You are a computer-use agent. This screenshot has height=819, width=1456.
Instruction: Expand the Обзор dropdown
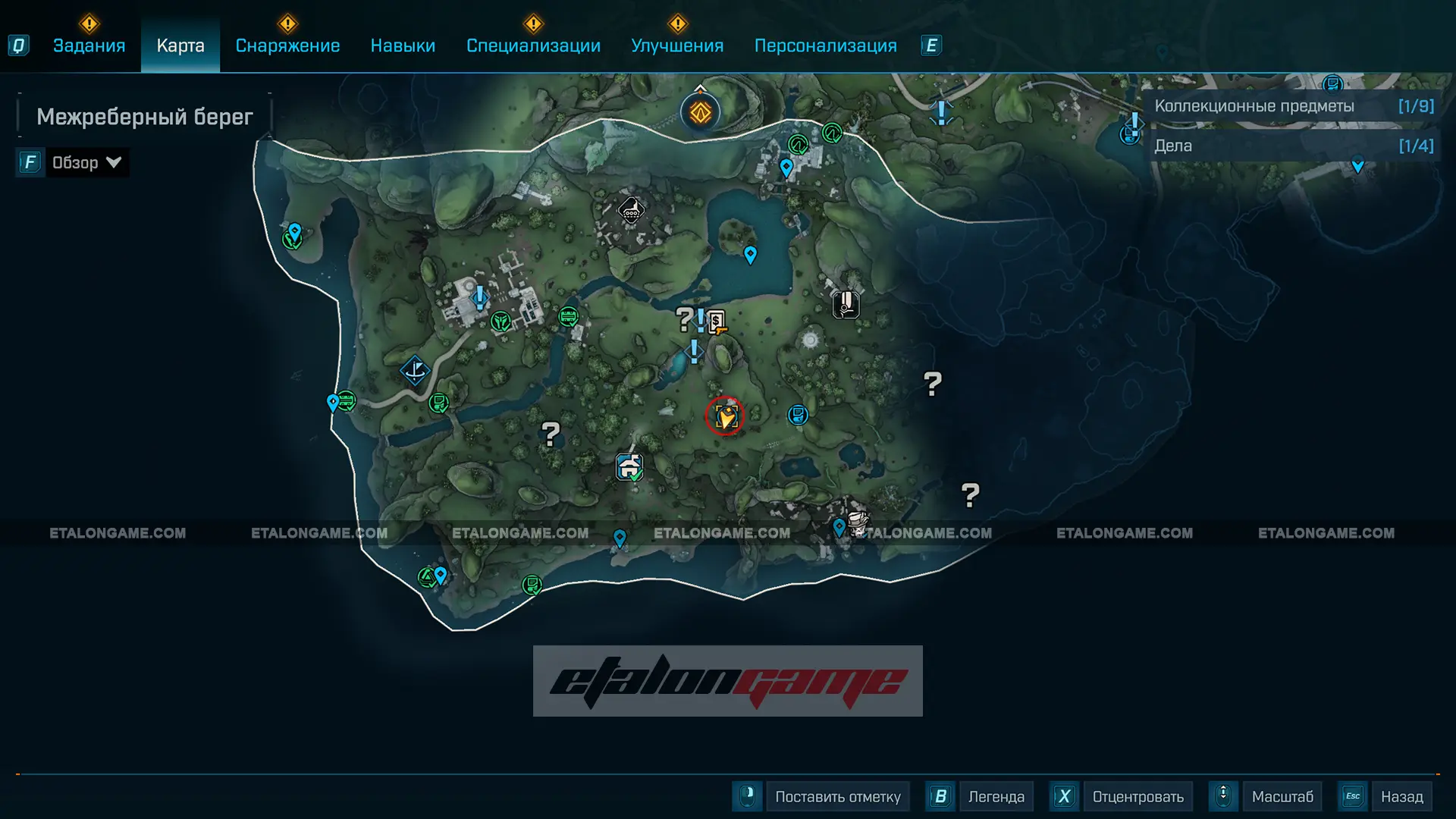pos(86,162)
